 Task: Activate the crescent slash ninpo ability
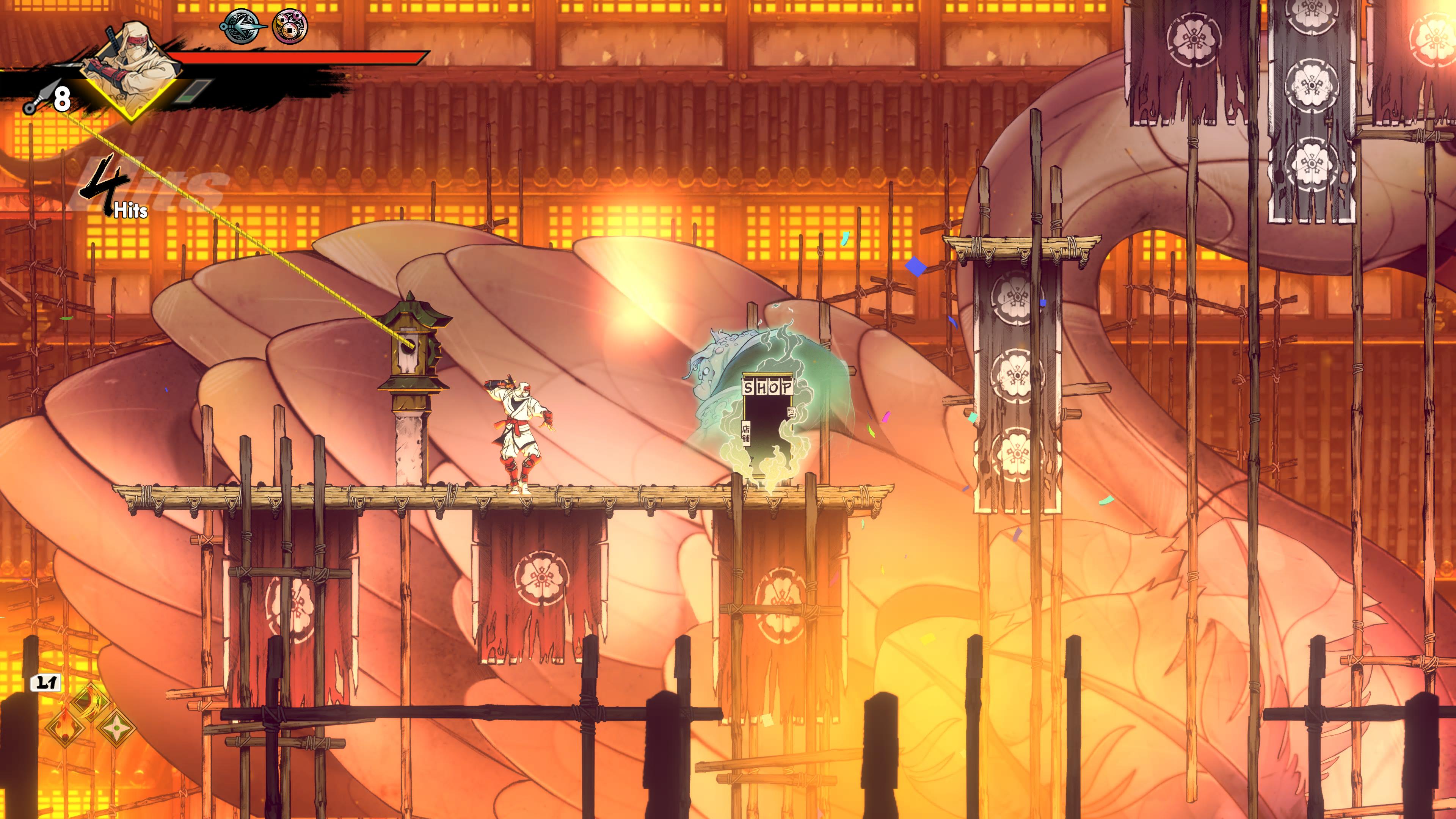(91, 703)
